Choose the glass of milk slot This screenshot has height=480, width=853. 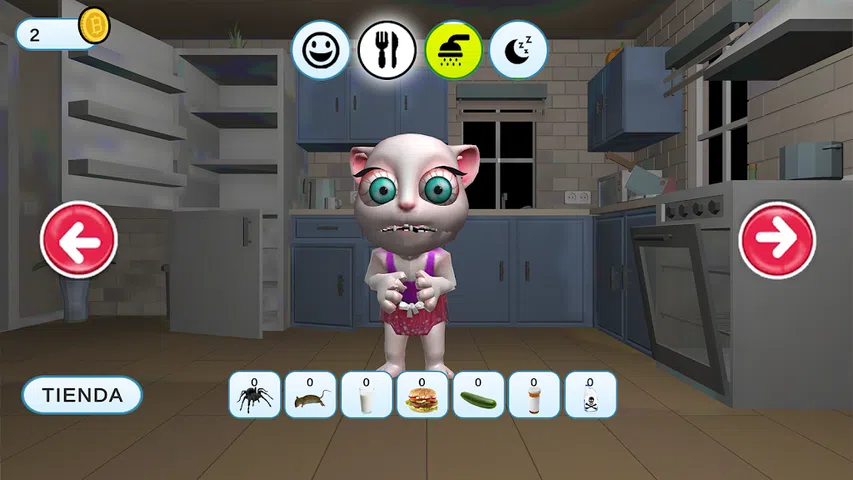coord(366,395)
